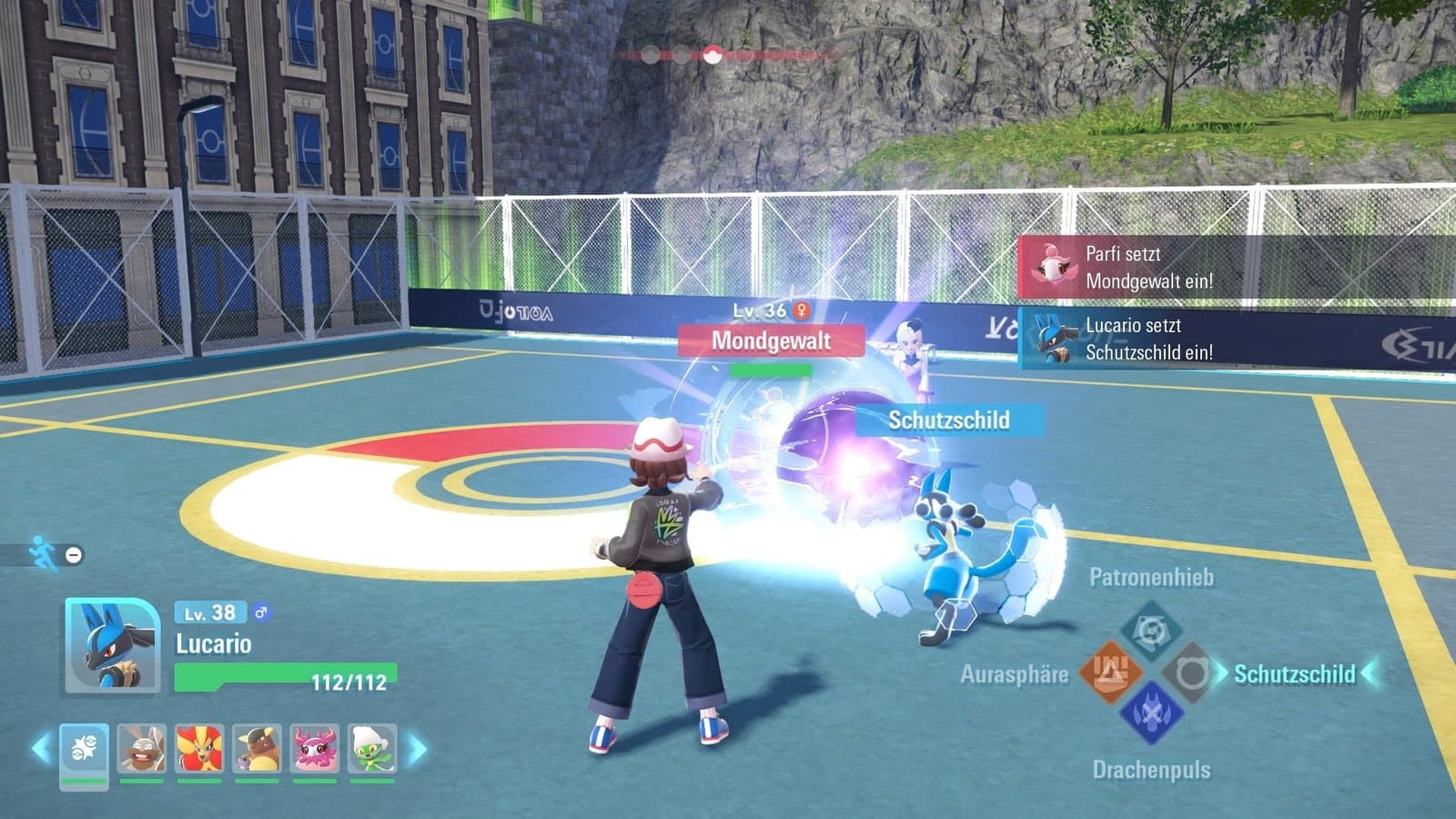
Task: Activate the orange Aurasphäre move
Action: coord(1110,672)
